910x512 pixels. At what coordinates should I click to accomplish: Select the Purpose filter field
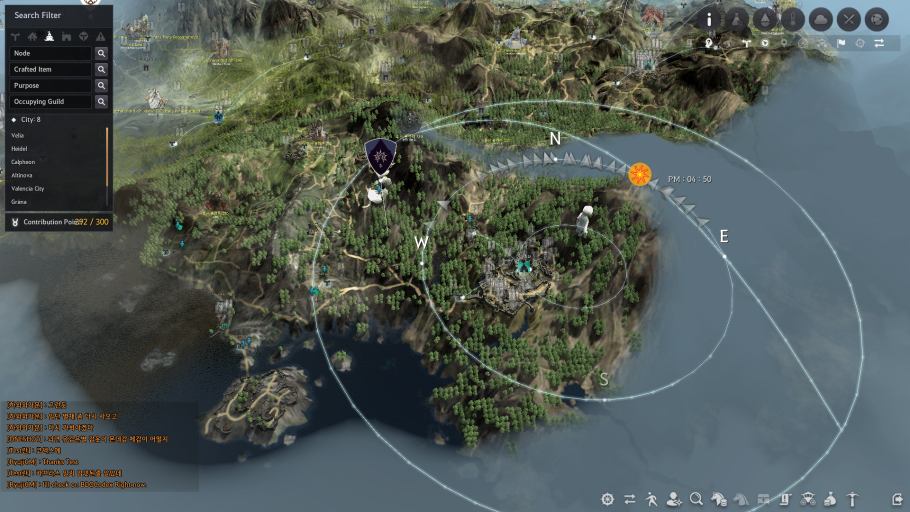tap(50, 86)
